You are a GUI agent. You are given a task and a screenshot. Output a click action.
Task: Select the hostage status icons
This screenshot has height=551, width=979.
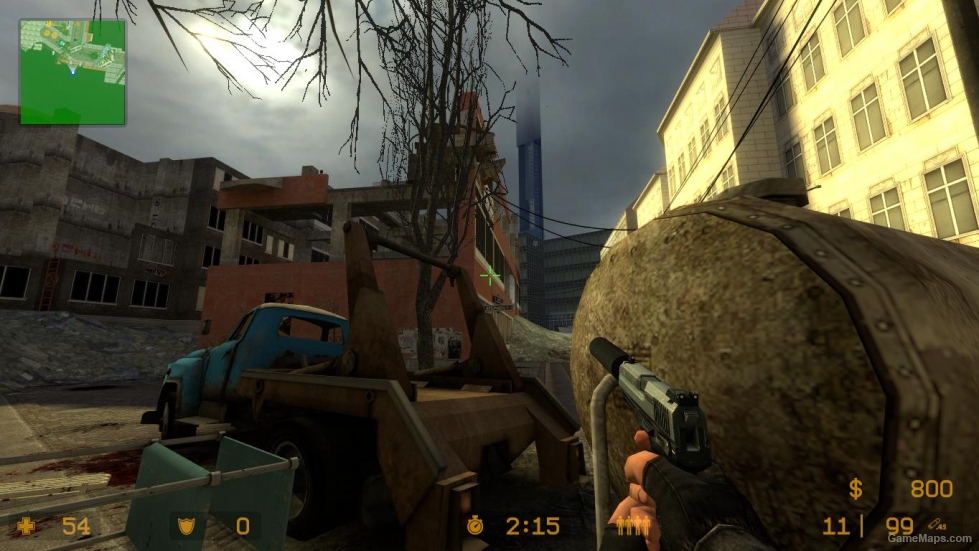(632, 525)
